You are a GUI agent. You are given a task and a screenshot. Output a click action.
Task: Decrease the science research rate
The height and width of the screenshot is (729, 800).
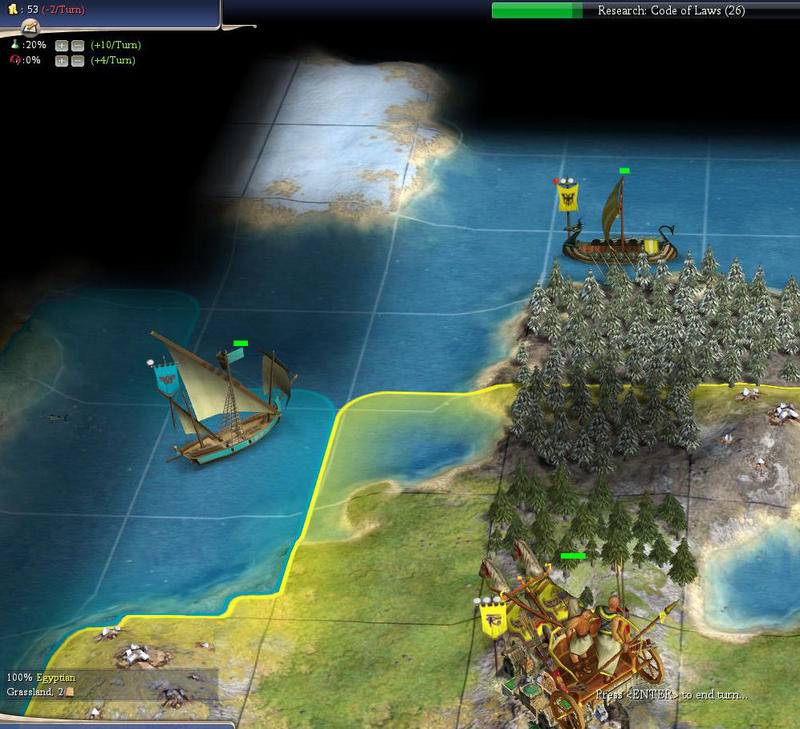point(77,45)
